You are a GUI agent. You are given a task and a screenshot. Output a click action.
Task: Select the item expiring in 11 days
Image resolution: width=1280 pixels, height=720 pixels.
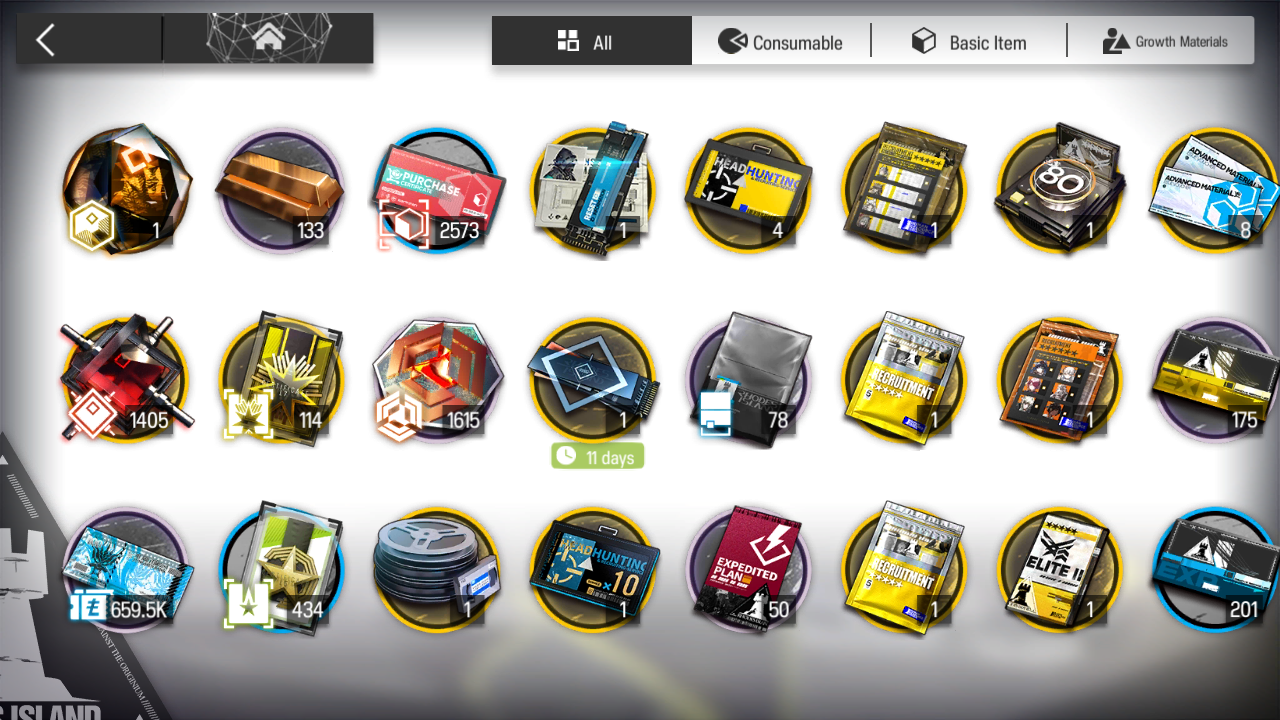coord(593,380)
